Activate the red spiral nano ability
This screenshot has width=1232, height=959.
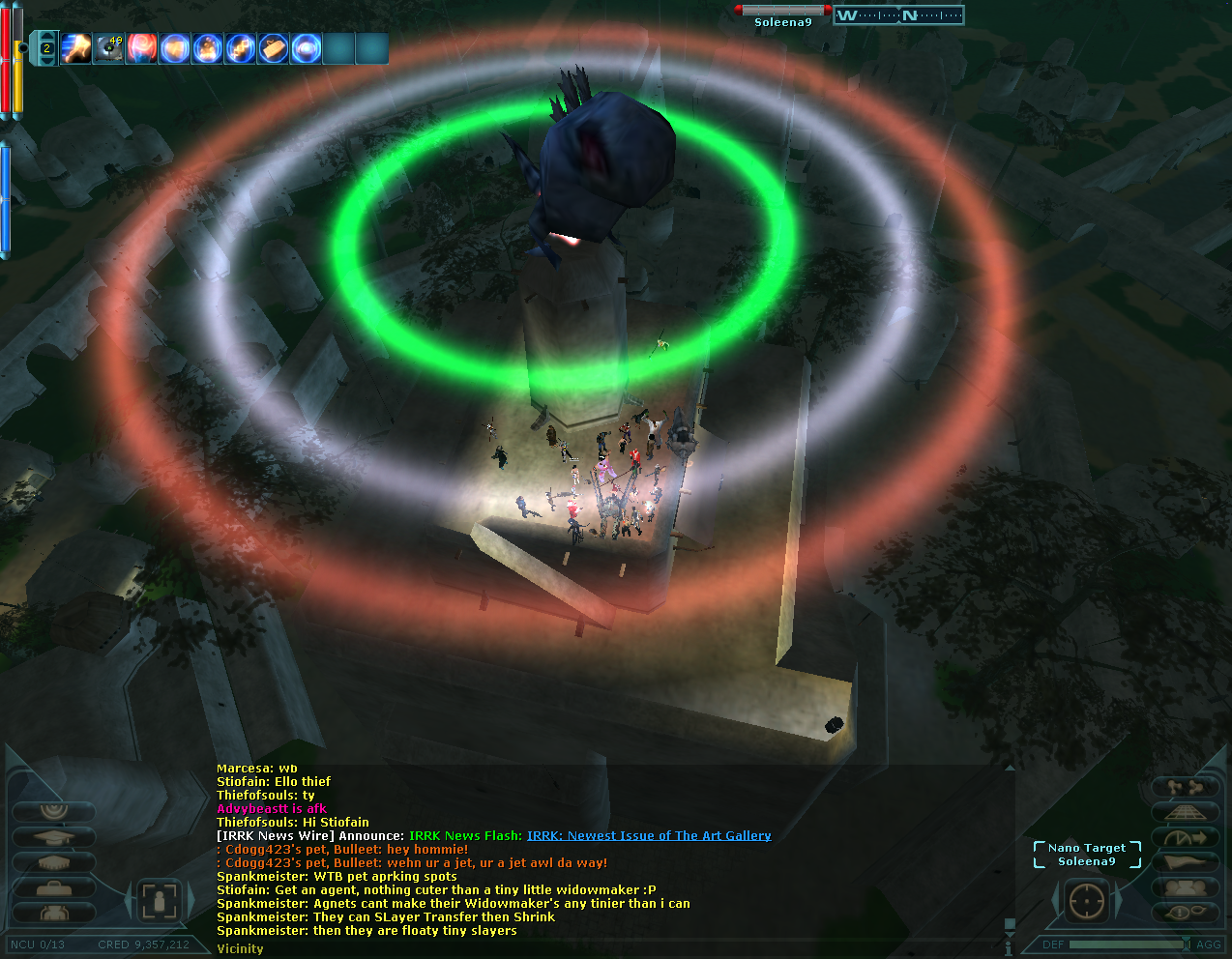tap(142, 47)
